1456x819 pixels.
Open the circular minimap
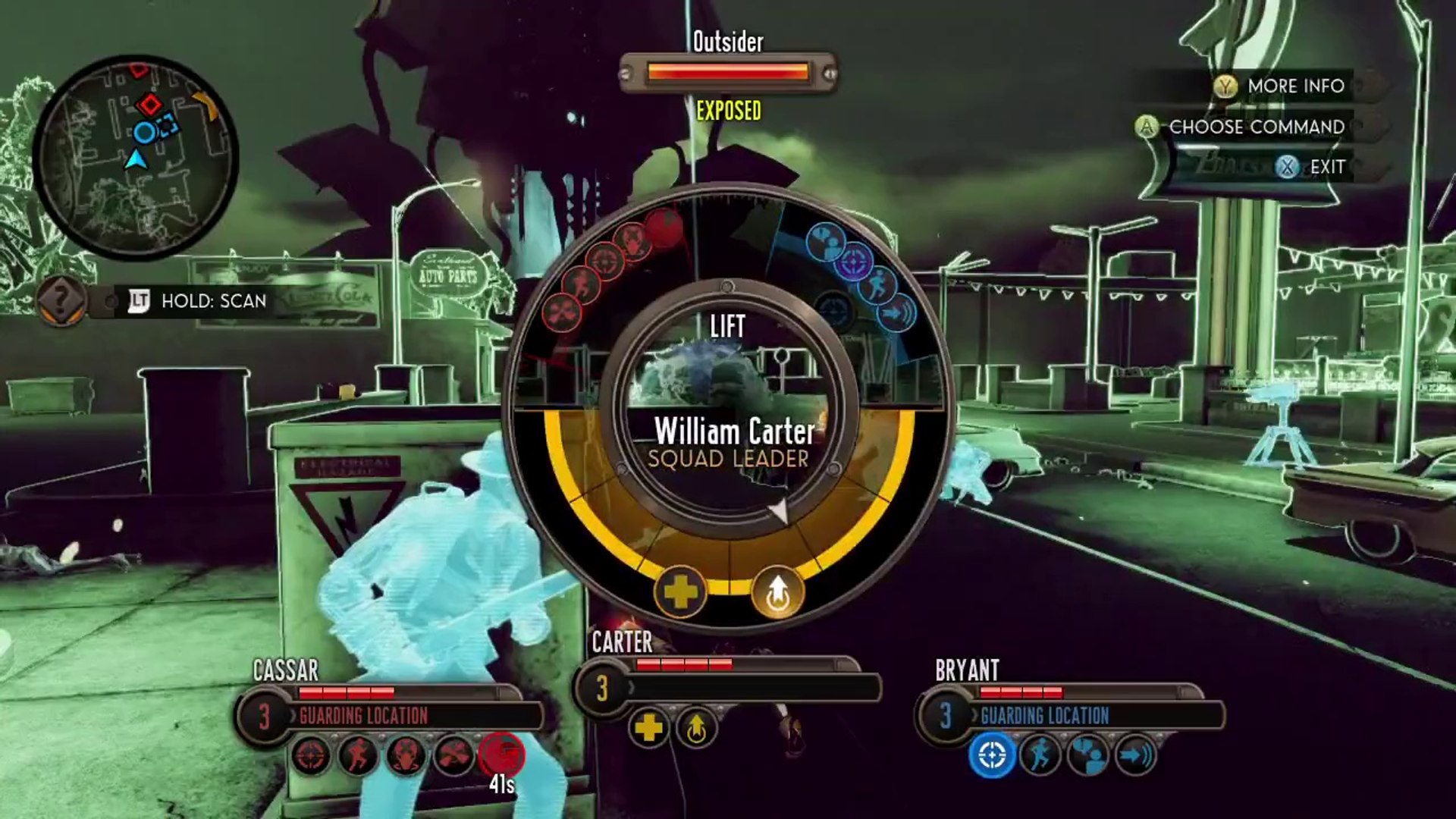[136, 156]
